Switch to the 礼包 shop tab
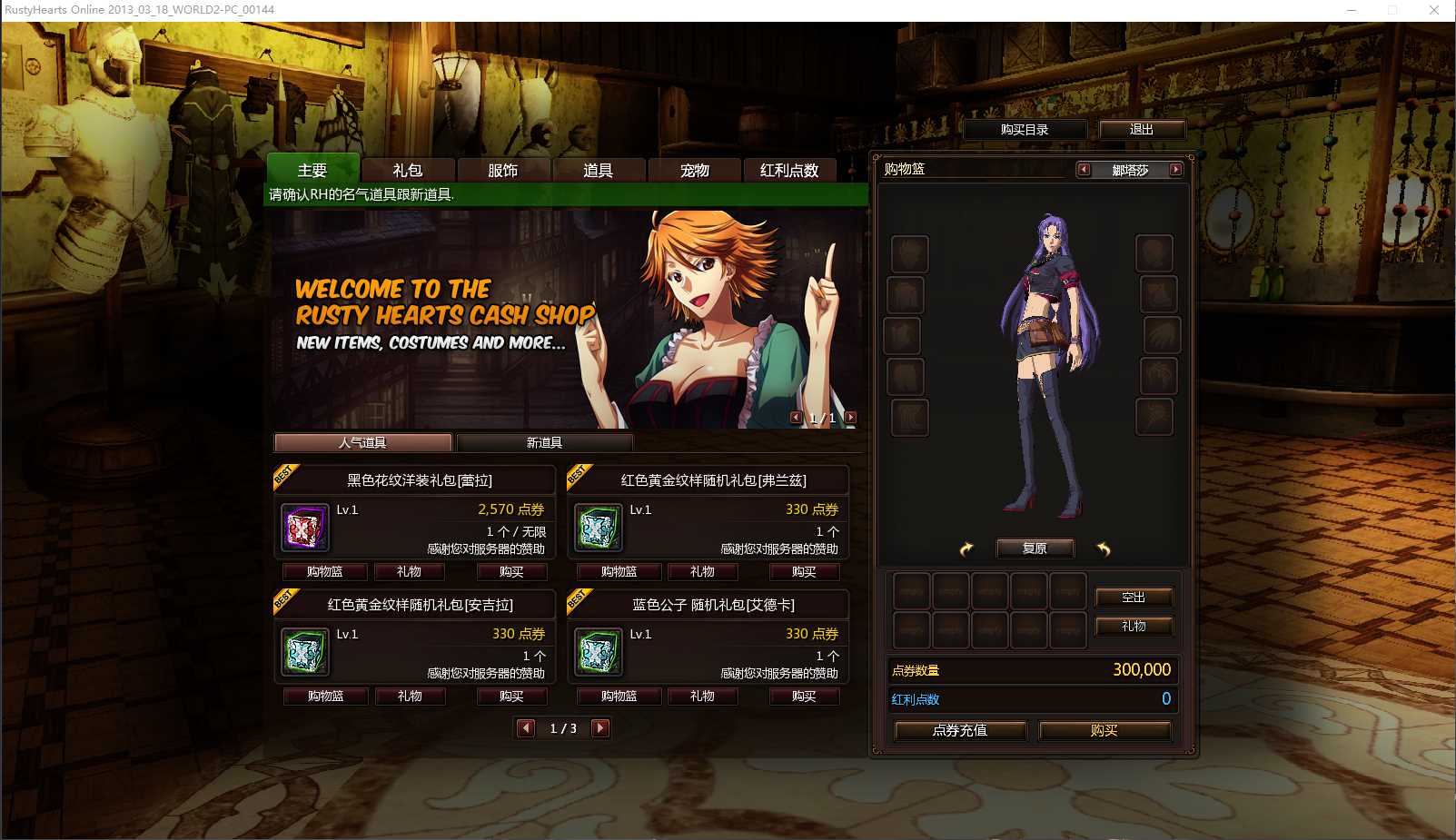1456x840 pixels. click(x=409, y=170)
